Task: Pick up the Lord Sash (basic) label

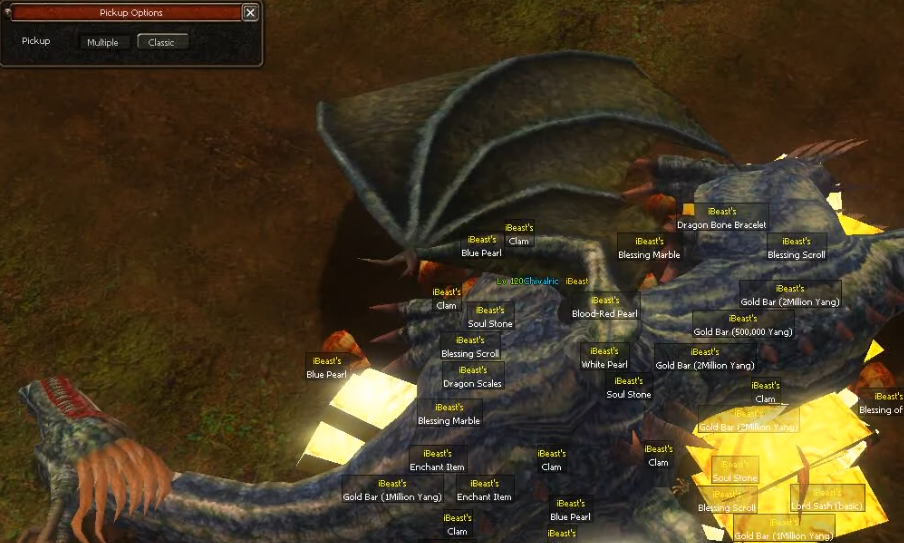Action: 827,506
